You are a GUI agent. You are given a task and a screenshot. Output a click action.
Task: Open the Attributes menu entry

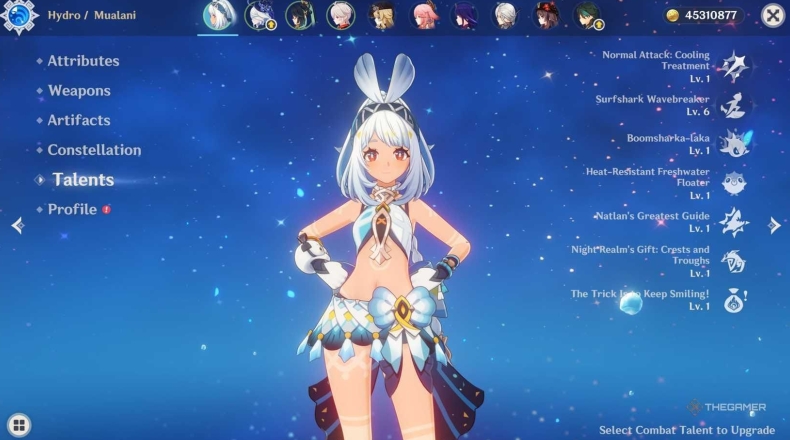click(83, 61)
